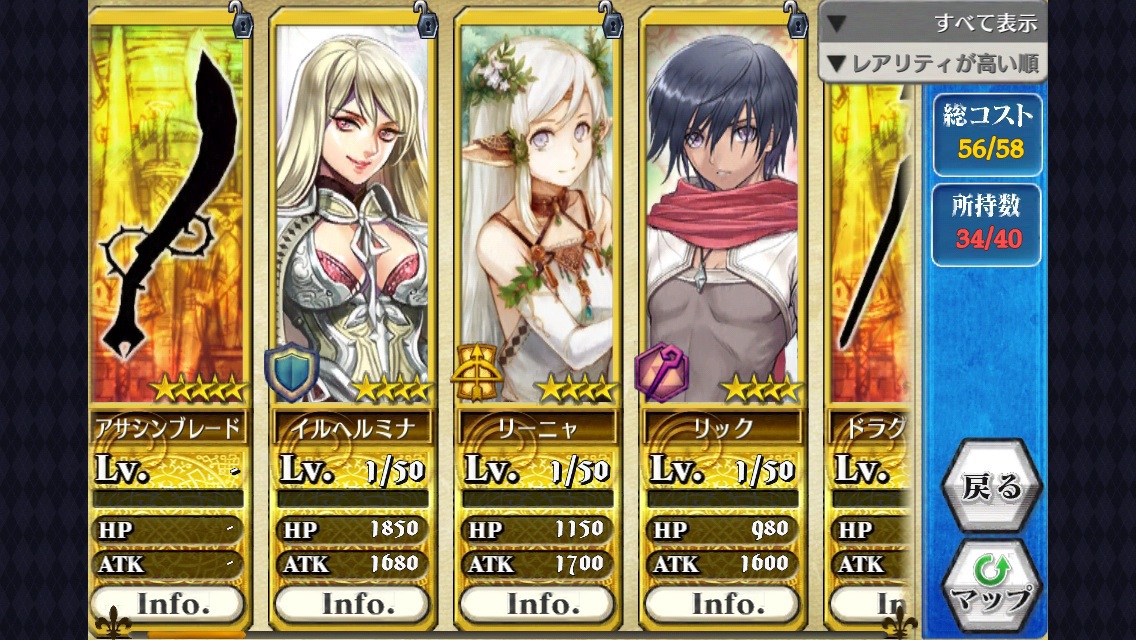
Task: Toggle the lock on アサシンブレード card
Action: (241, 21)
